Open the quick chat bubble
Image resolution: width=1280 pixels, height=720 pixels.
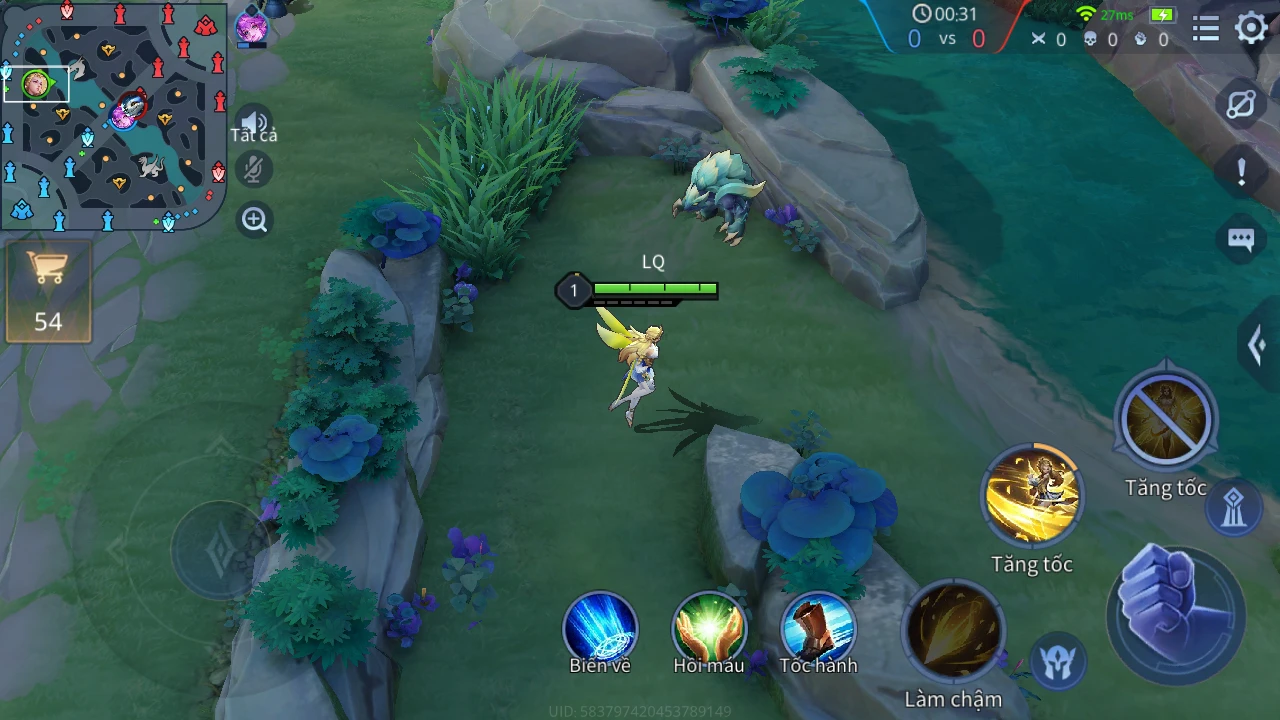pyautogui.click(x=1241, y=240)
